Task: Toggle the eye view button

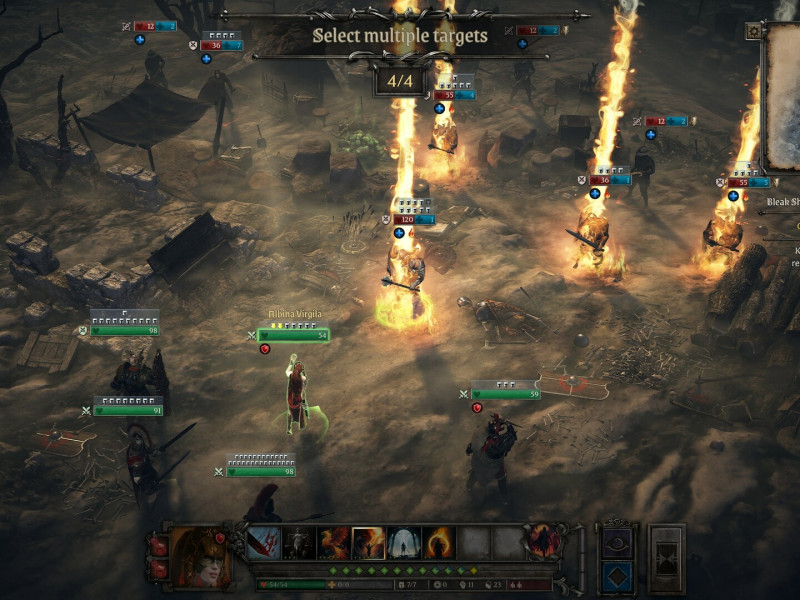Action: tap(616, 542)
